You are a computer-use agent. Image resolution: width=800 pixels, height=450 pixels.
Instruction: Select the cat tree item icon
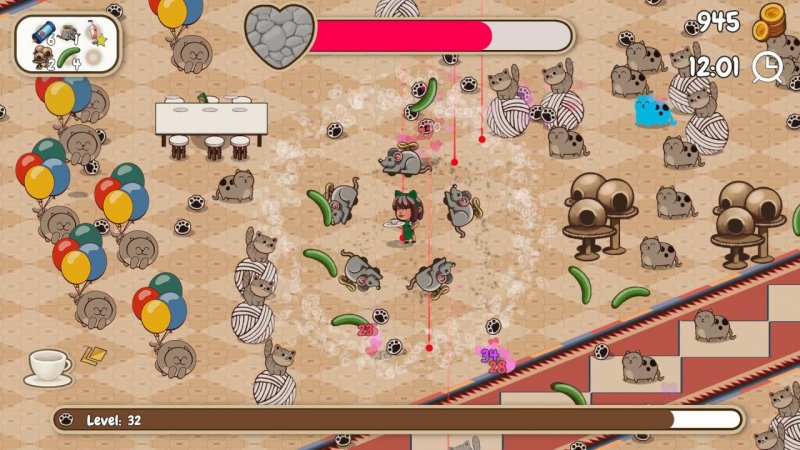(42, 57)
